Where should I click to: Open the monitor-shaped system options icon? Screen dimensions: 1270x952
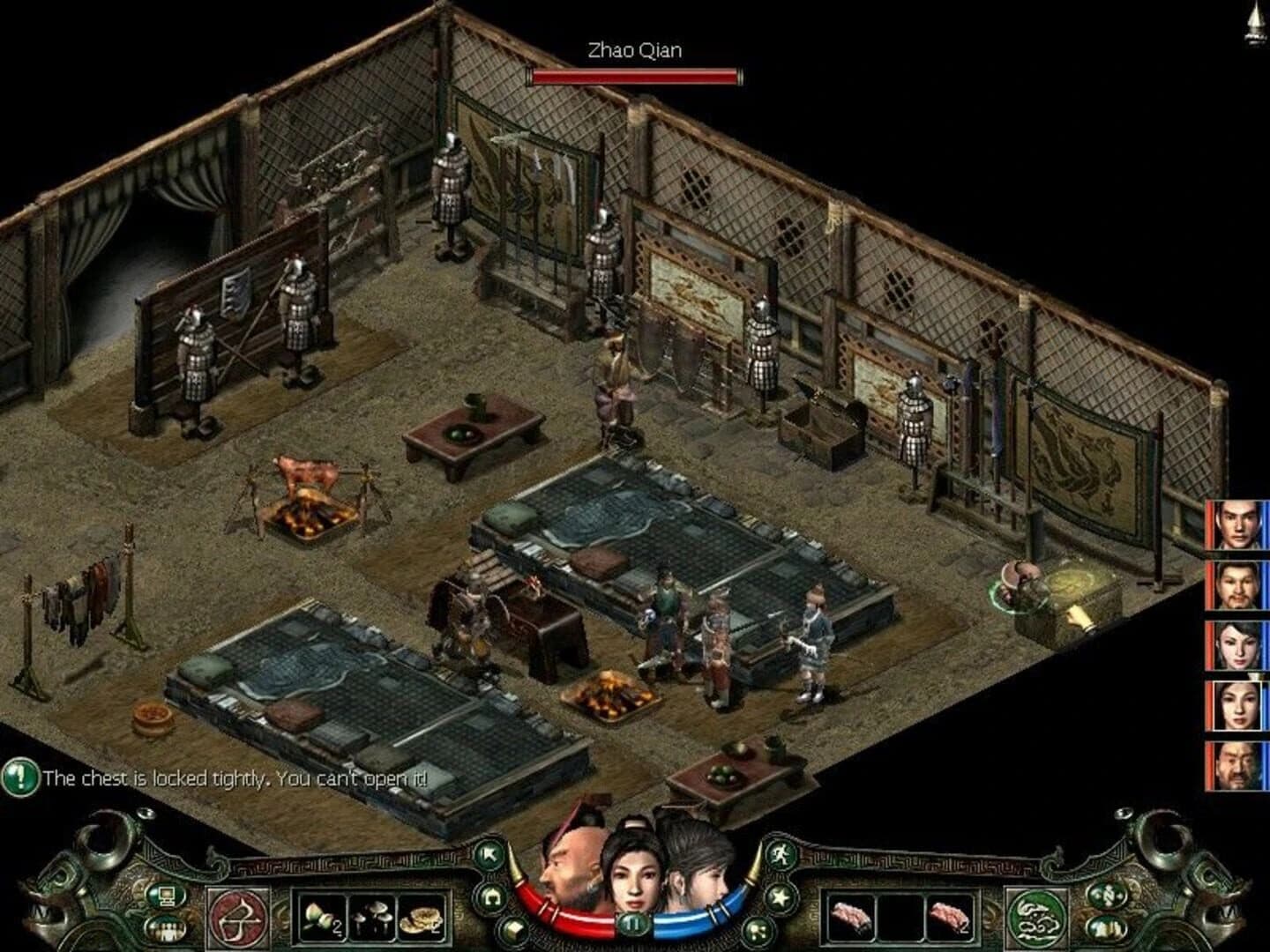(x=166, y=894)
